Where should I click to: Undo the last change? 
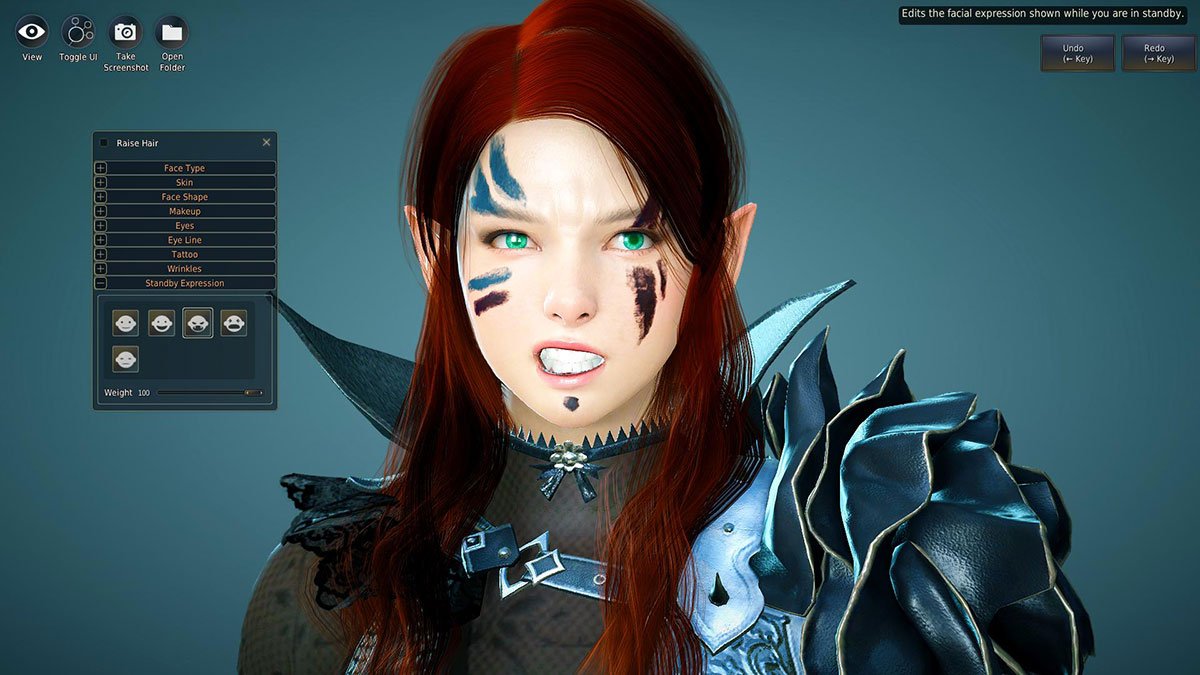click(x=1076, y=53)
